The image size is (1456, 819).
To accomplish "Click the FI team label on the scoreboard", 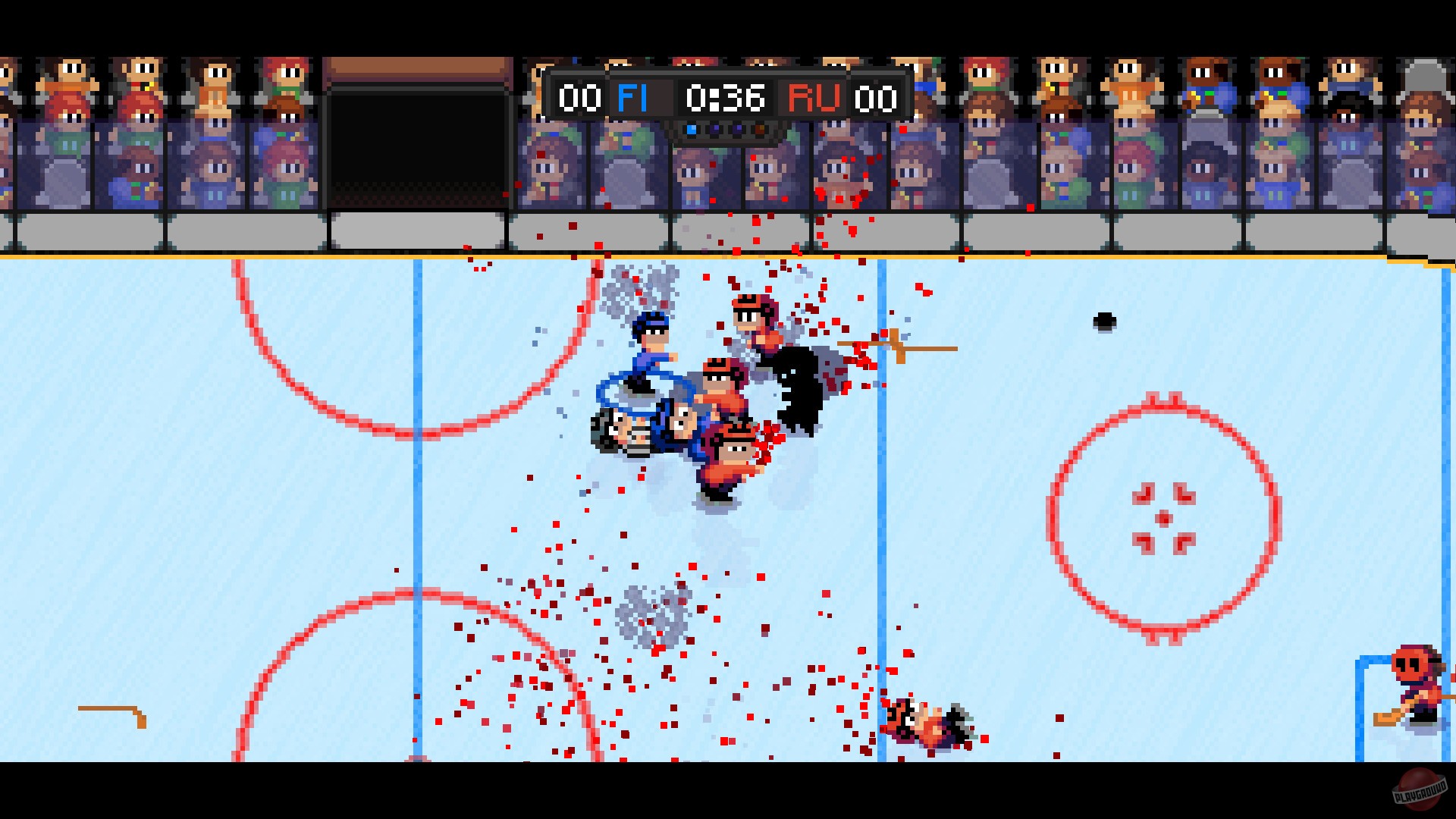I will tap(632, 97).
